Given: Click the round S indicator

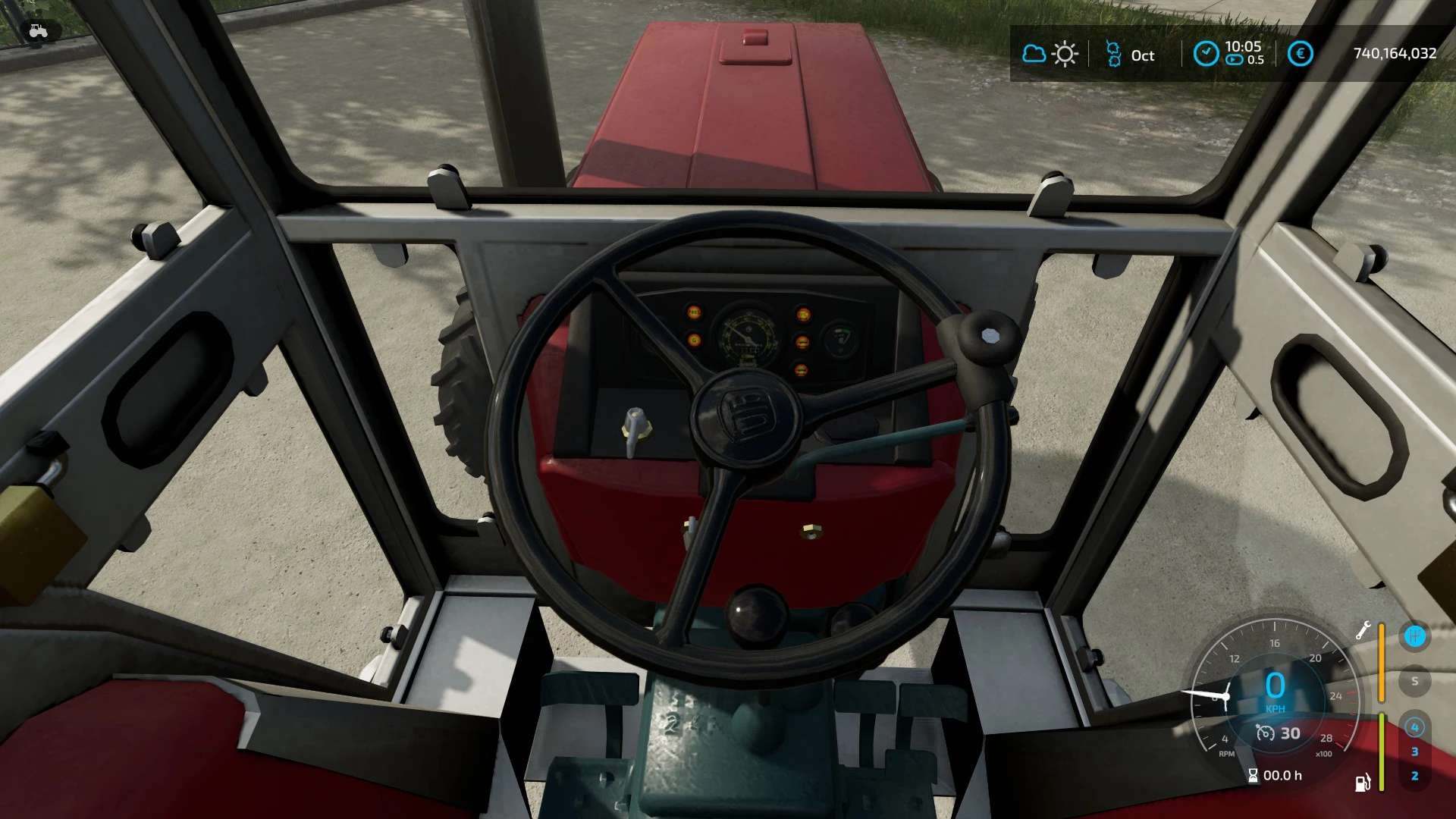Looking at the screenshot, I should [1414, 681].
